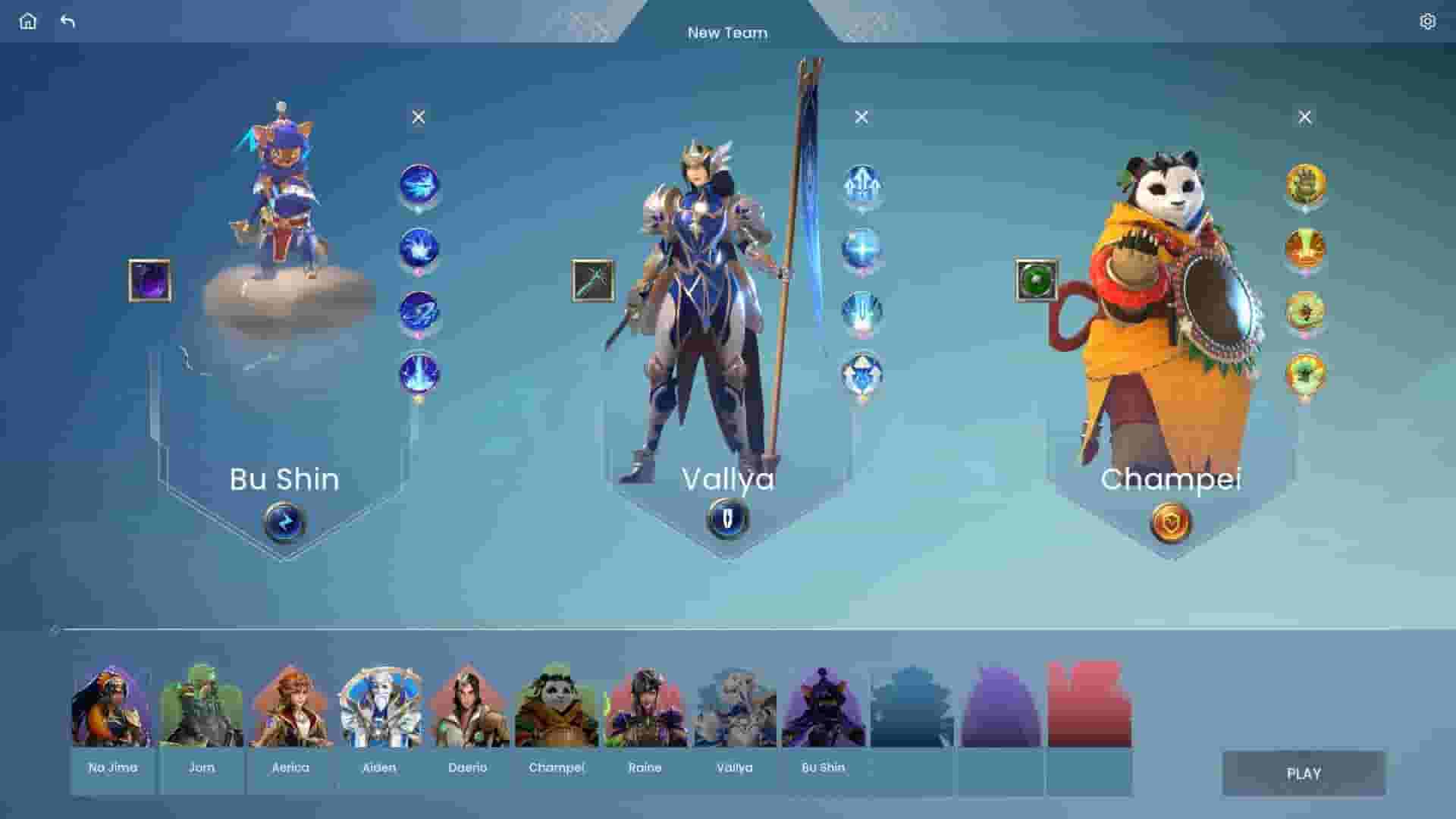
Task: Click the New Team tab
Action: [728, 33]
